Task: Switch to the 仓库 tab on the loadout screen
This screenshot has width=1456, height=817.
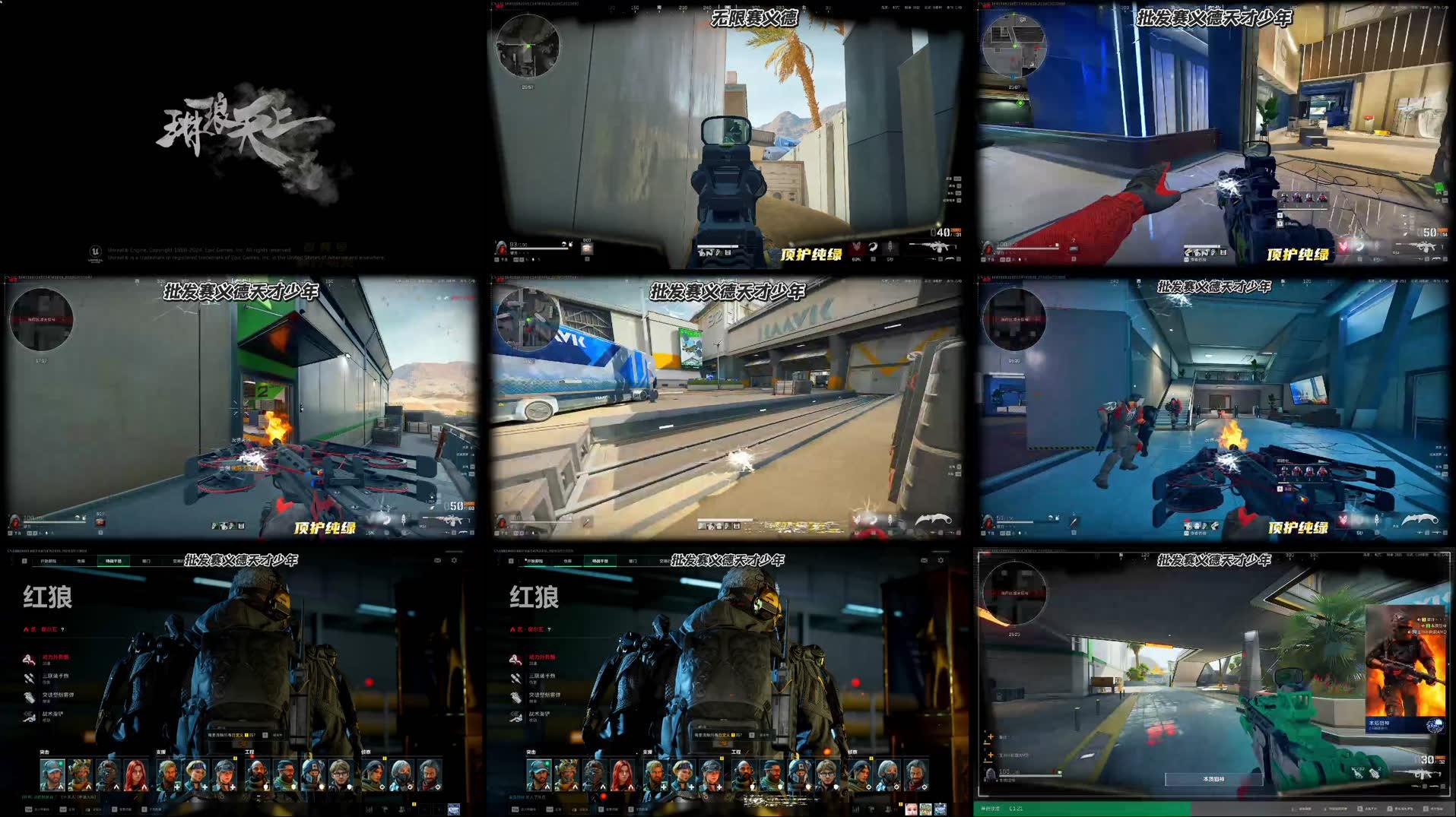Action: click(80, 561)
